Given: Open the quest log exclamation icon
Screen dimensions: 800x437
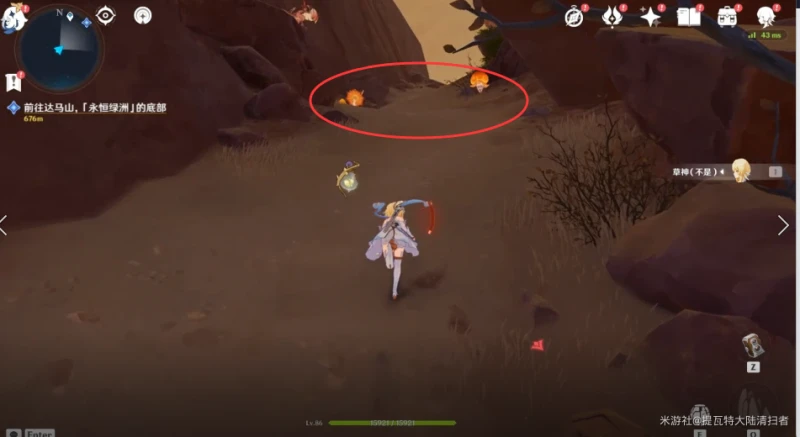Looking at the screenshot, I should (13, 82).
